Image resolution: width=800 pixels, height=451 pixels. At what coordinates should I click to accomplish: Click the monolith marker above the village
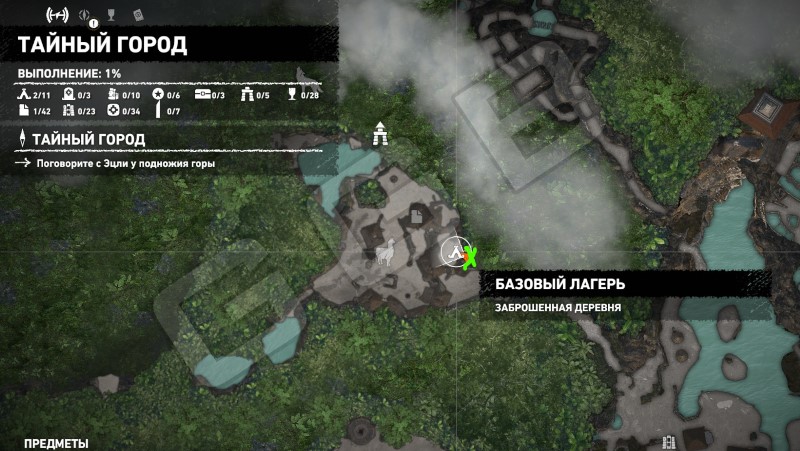[380, 133]
